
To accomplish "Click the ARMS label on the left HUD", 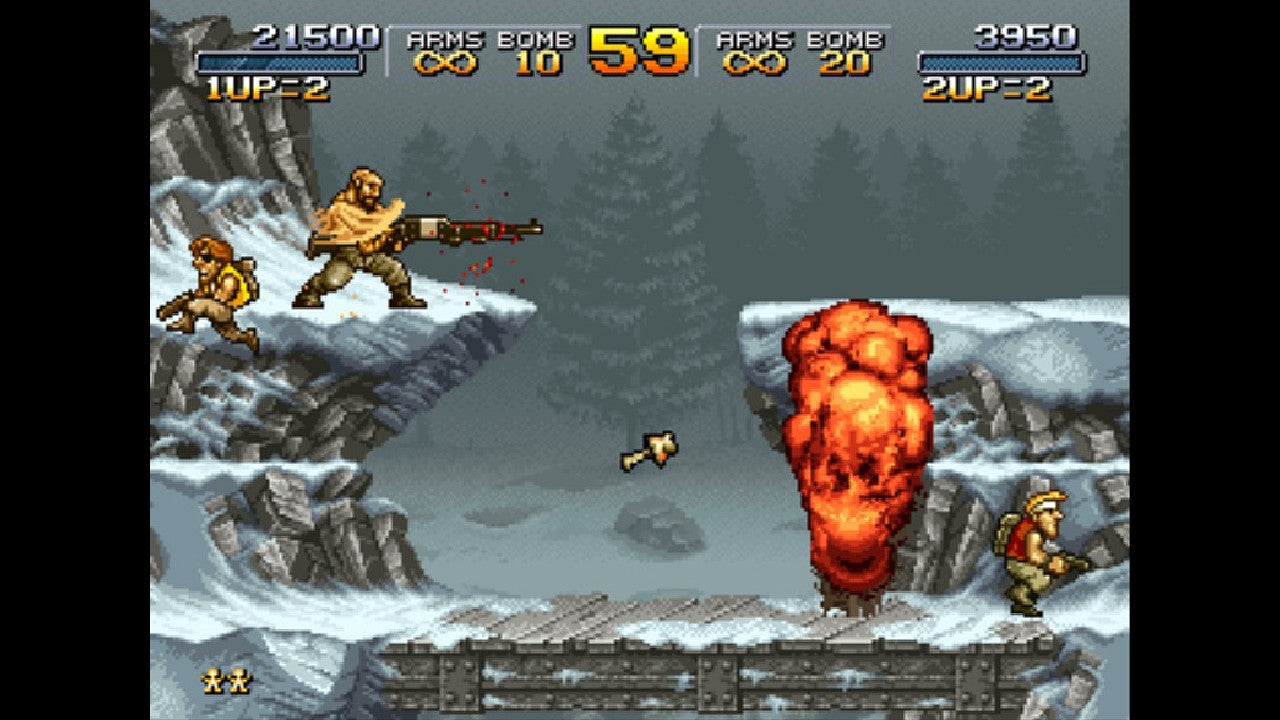I will (x=443, y=40).
